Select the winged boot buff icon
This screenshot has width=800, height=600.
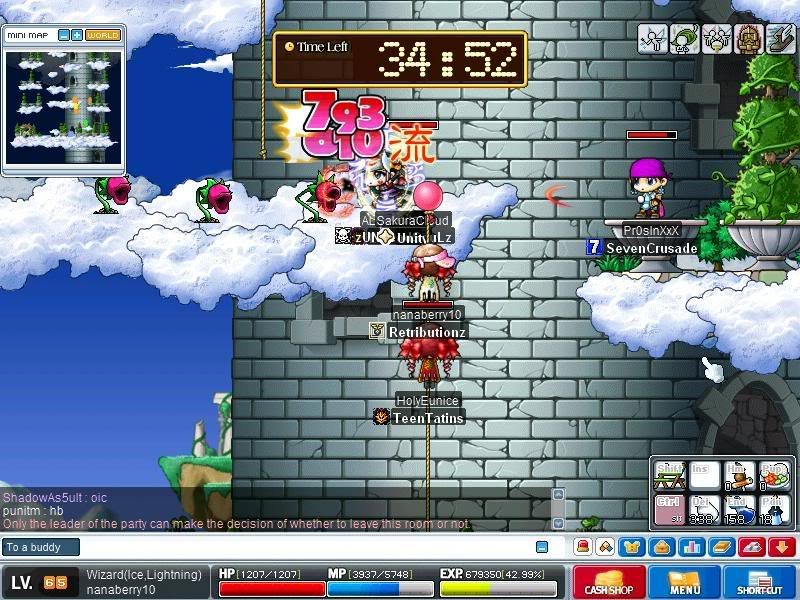779,39
